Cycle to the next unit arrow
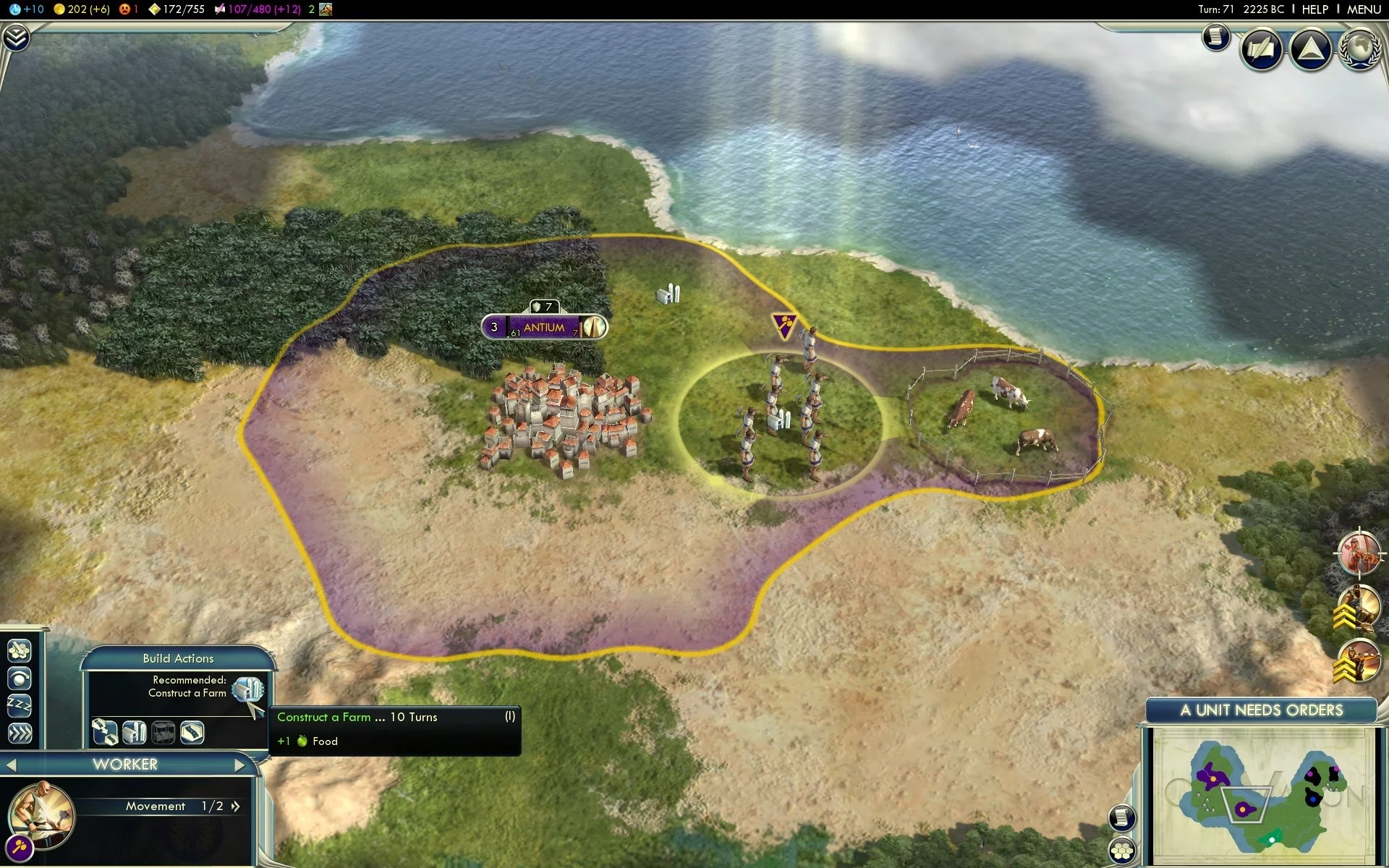Screen dimensions: 1389x868 pyautogui.click(x=240, y=765)
